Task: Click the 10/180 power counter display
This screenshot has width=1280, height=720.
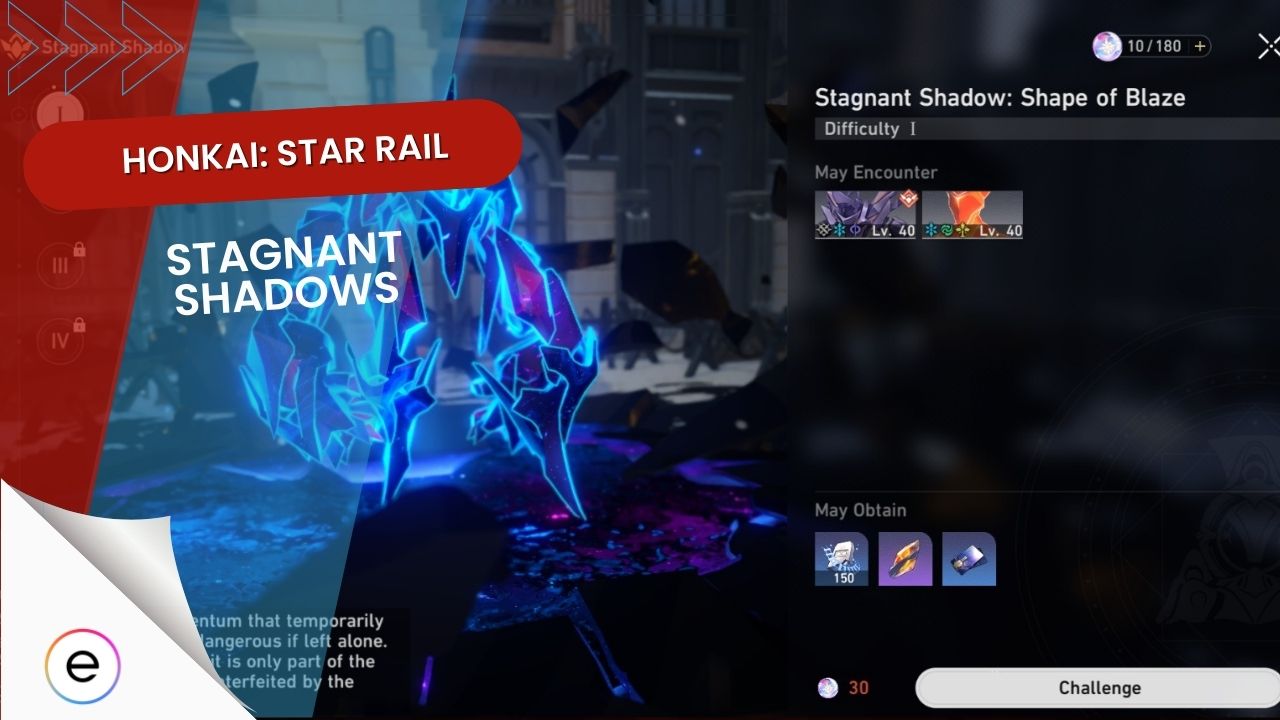Action: pyautogui.click(x=1157, y=46)
